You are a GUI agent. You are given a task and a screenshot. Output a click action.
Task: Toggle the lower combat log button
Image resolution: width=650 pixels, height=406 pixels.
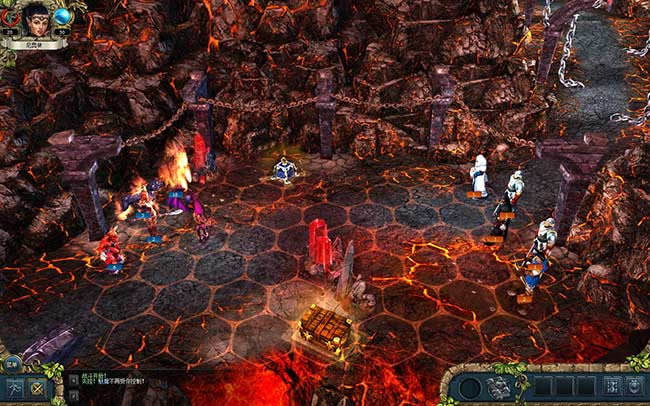[x=72, y=393]
